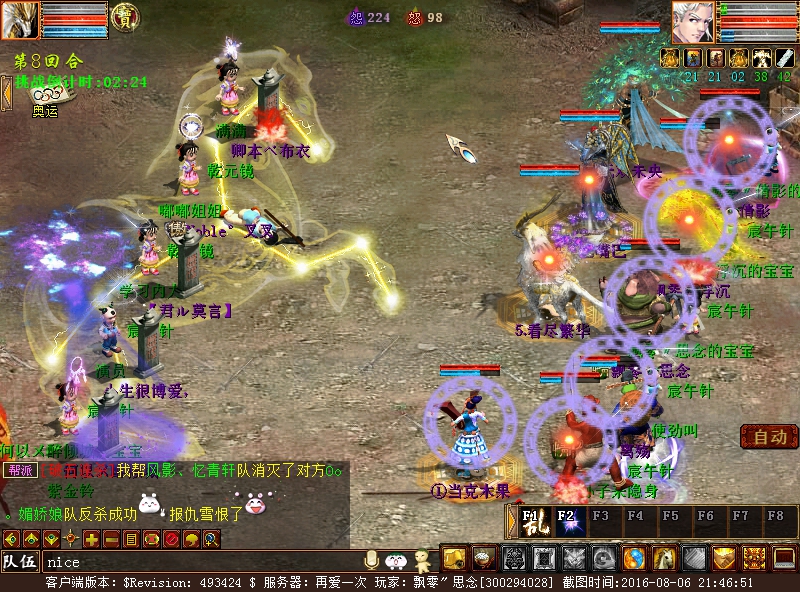Expand the arrow left of the F1 hotbar
This screenshot has width=800, height=592.
(510, 521)
